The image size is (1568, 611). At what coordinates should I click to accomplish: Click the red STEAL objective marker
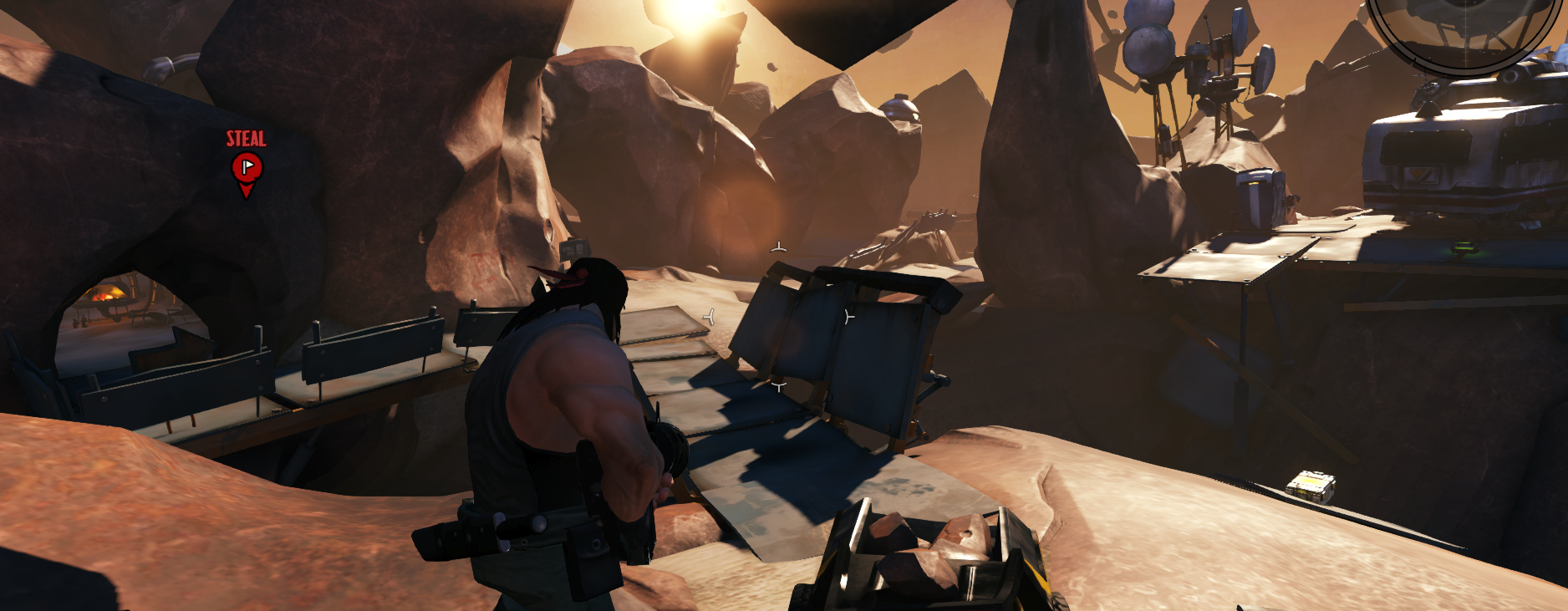[x=247, y=168]
